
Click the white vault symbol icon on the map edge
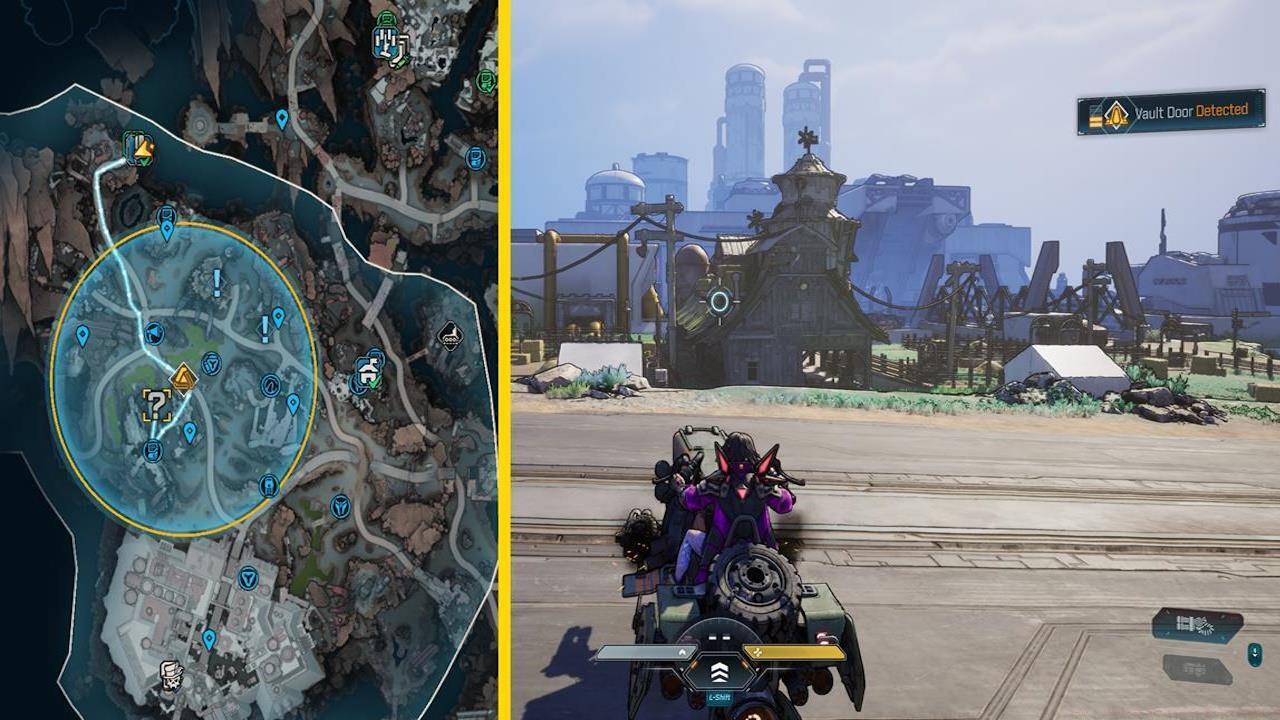tap(450, 338)
